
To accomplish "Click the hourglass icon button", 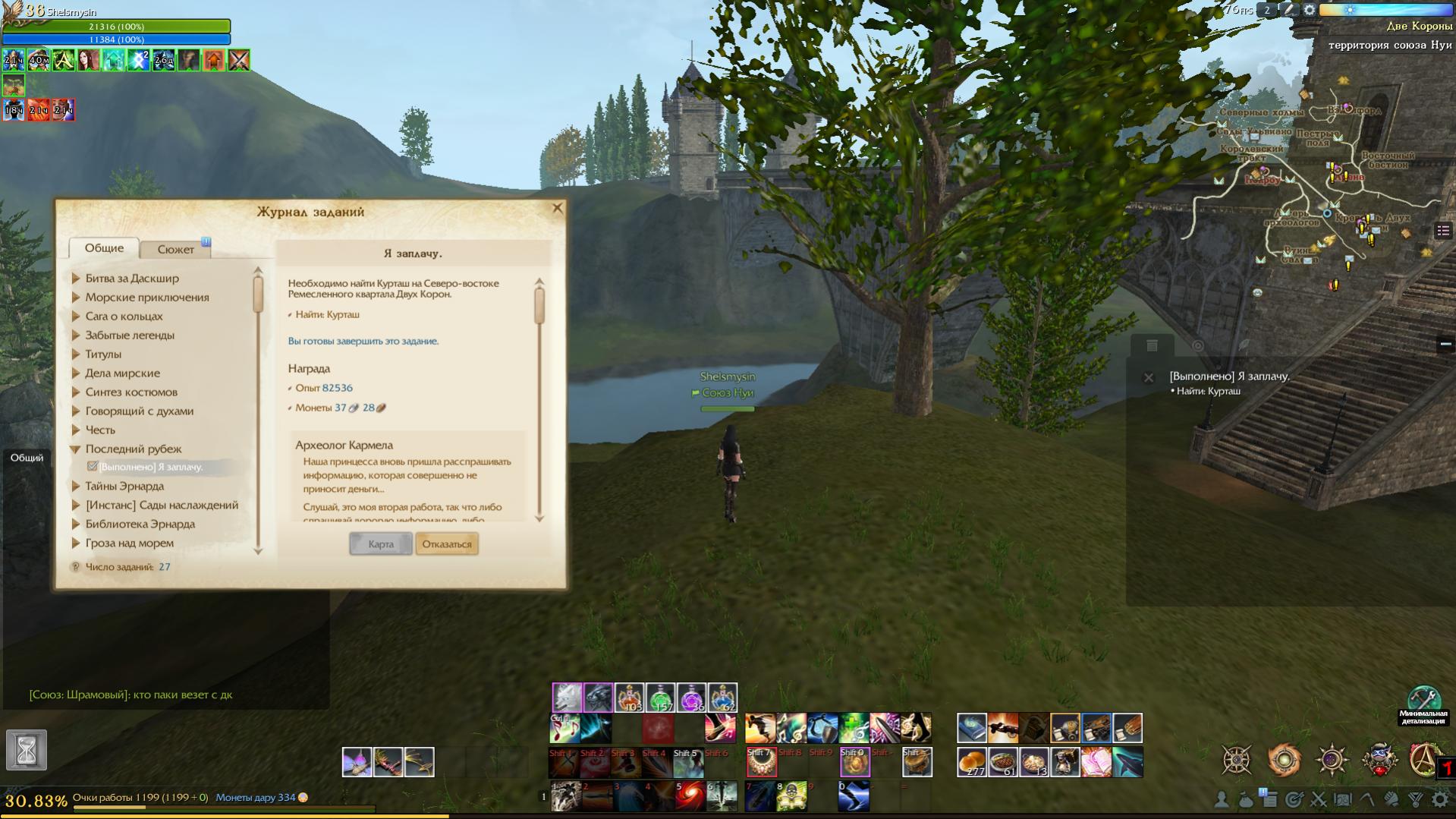I will pos(27,751).
